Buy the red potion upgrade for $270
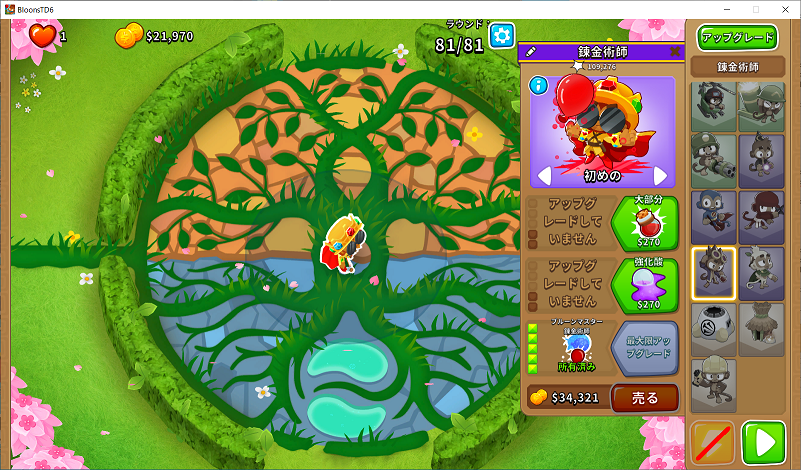The height and width of the screenshot is (470, 801). click(x=645, y=223)
